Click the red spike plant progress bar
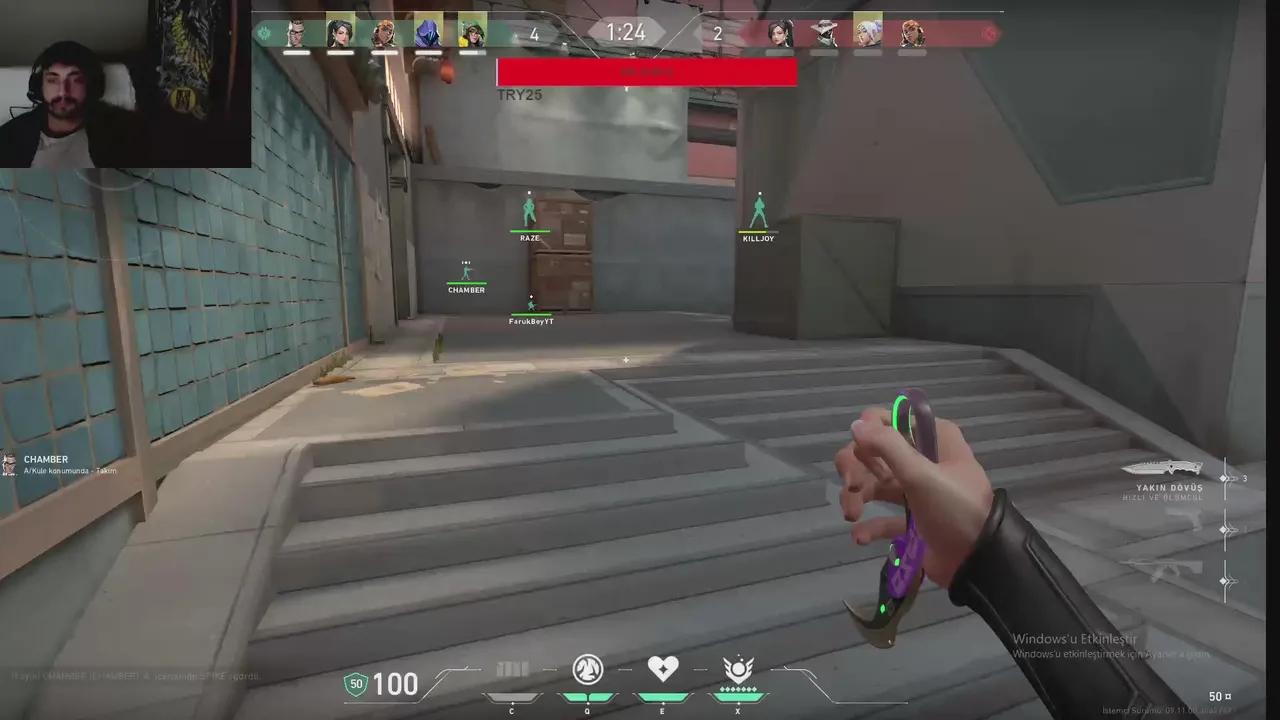 coord(646,72)
